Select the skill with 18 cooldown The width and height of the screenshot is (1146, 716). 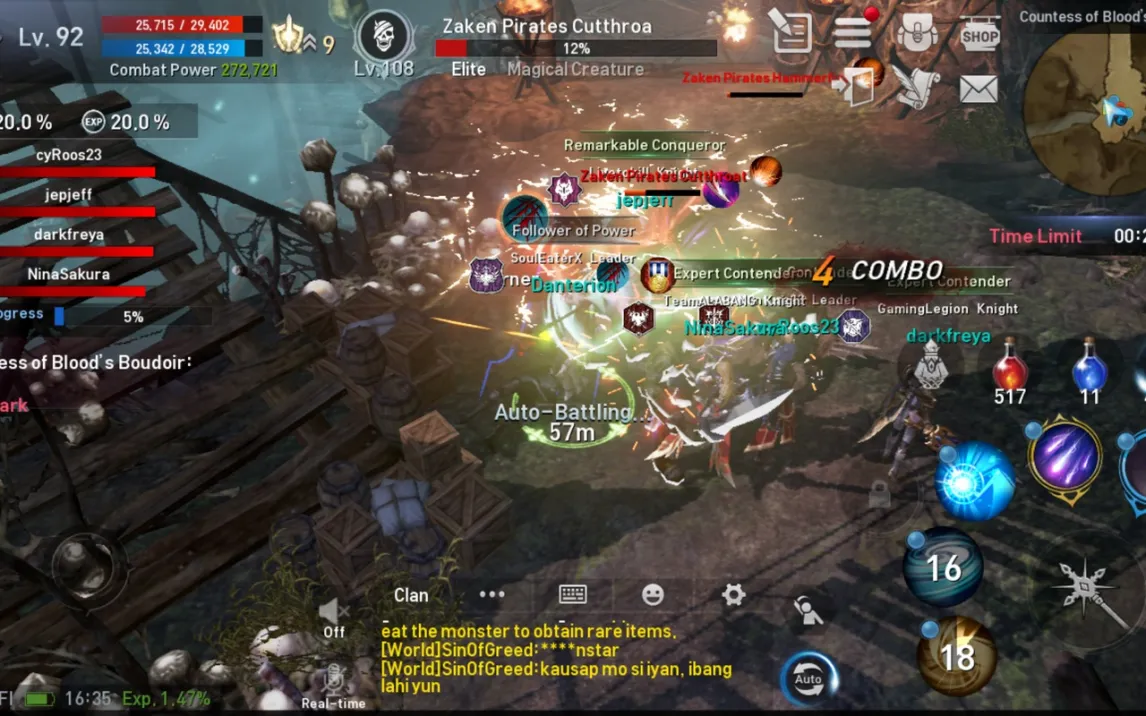tap(957, 656)
